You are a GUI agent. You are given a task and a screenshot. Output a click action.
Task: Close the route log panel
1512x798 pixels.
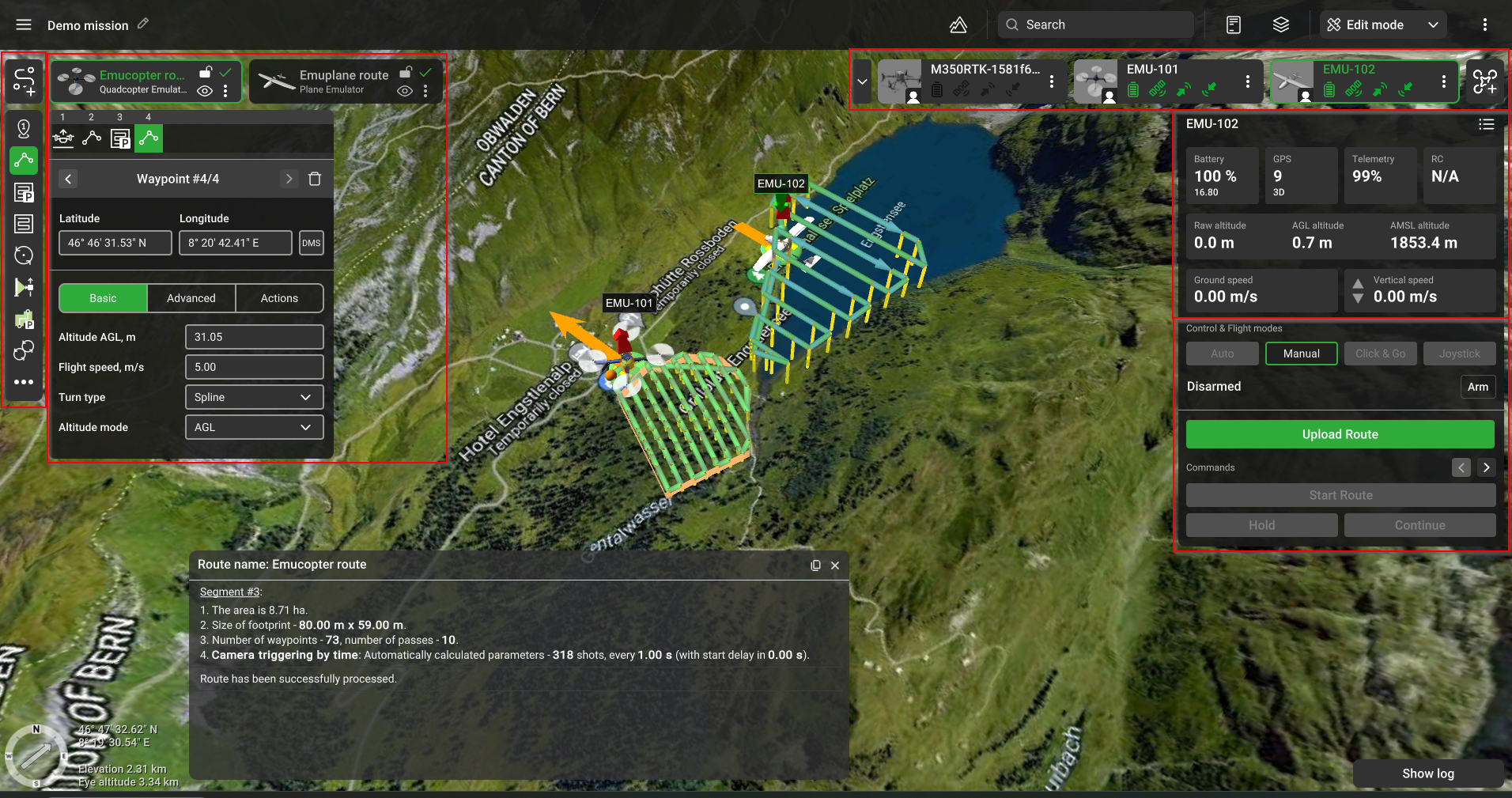point(835,565)
